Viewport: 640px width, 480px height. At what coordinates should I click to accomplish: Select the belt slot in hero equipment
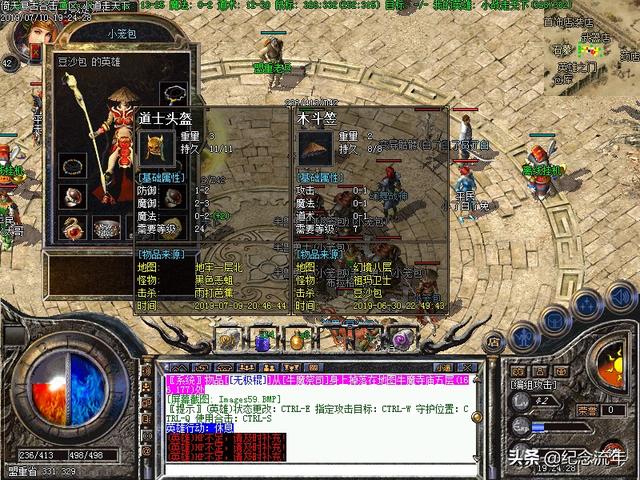point(106,228)
